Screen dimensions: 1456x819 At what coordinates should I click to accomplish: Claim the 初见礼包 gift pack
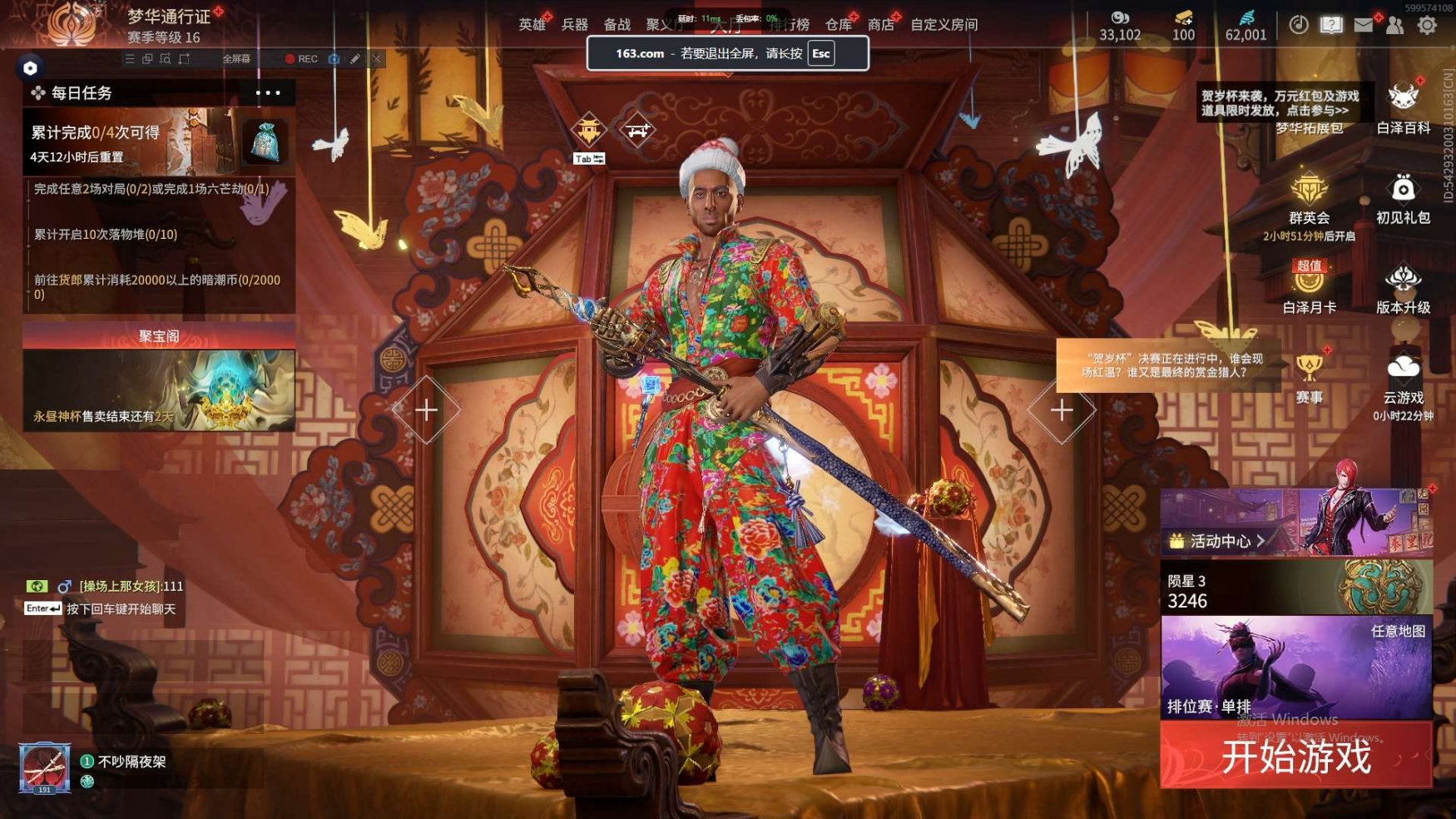(x=1403, y=200)
